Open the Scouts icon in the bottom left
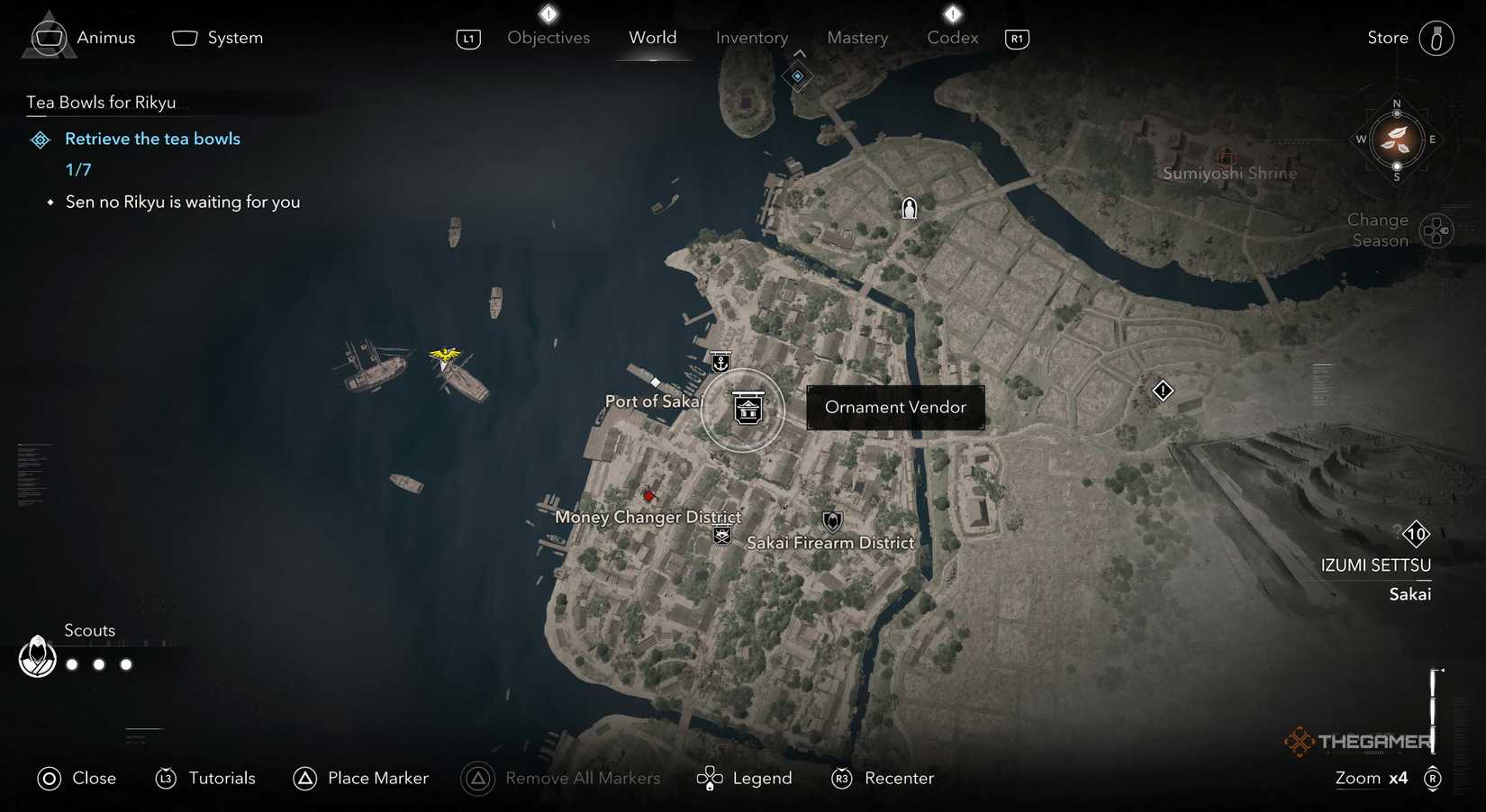This screenshot has width=1486, height=812. [37, 657]
